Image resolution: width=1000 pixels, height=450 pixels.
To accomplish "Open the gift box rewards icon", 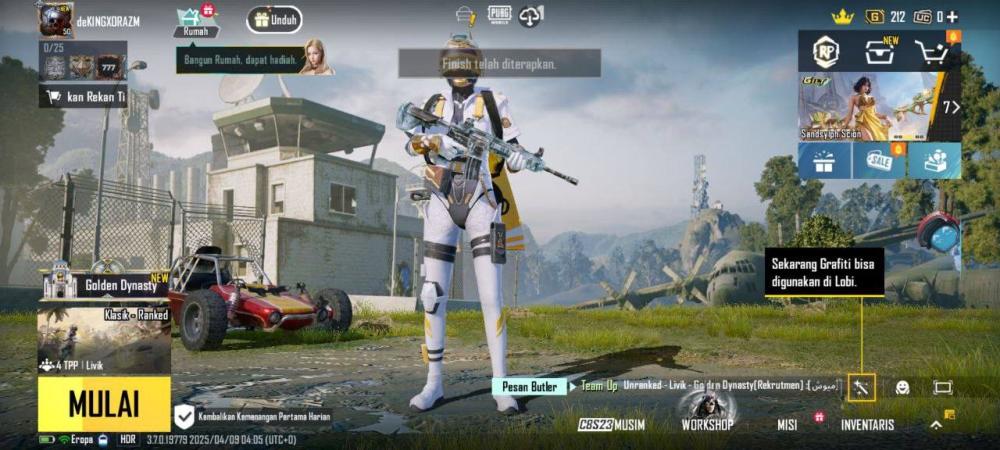I will pos(824,161).
